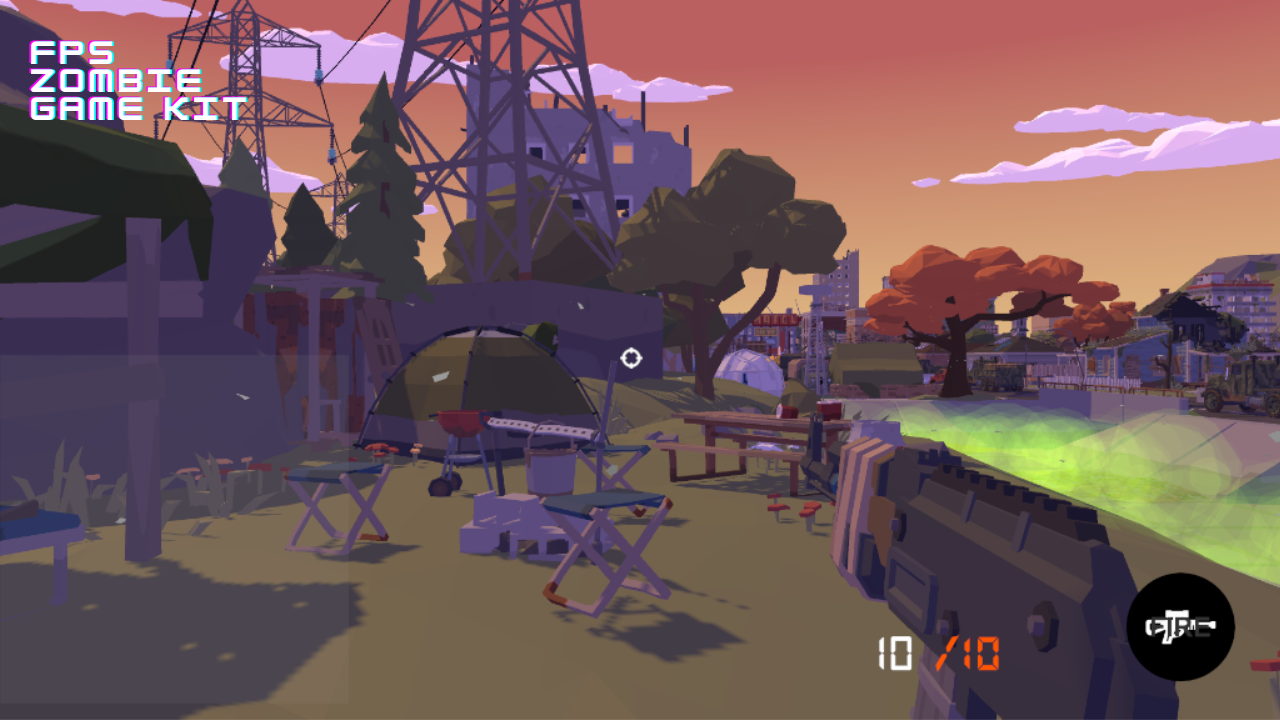Screen dimensions: 1280x720
Task: Click the white dome tent in the distance
Action: coord(752,370)
